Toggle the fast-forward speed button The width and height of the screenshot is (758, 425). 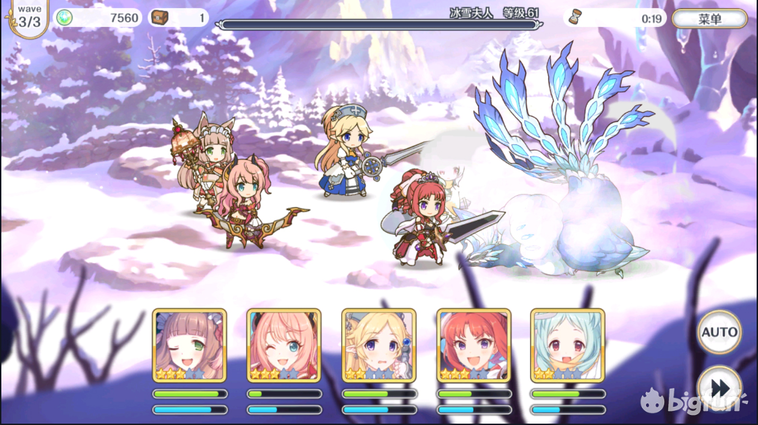pos(719,386)
